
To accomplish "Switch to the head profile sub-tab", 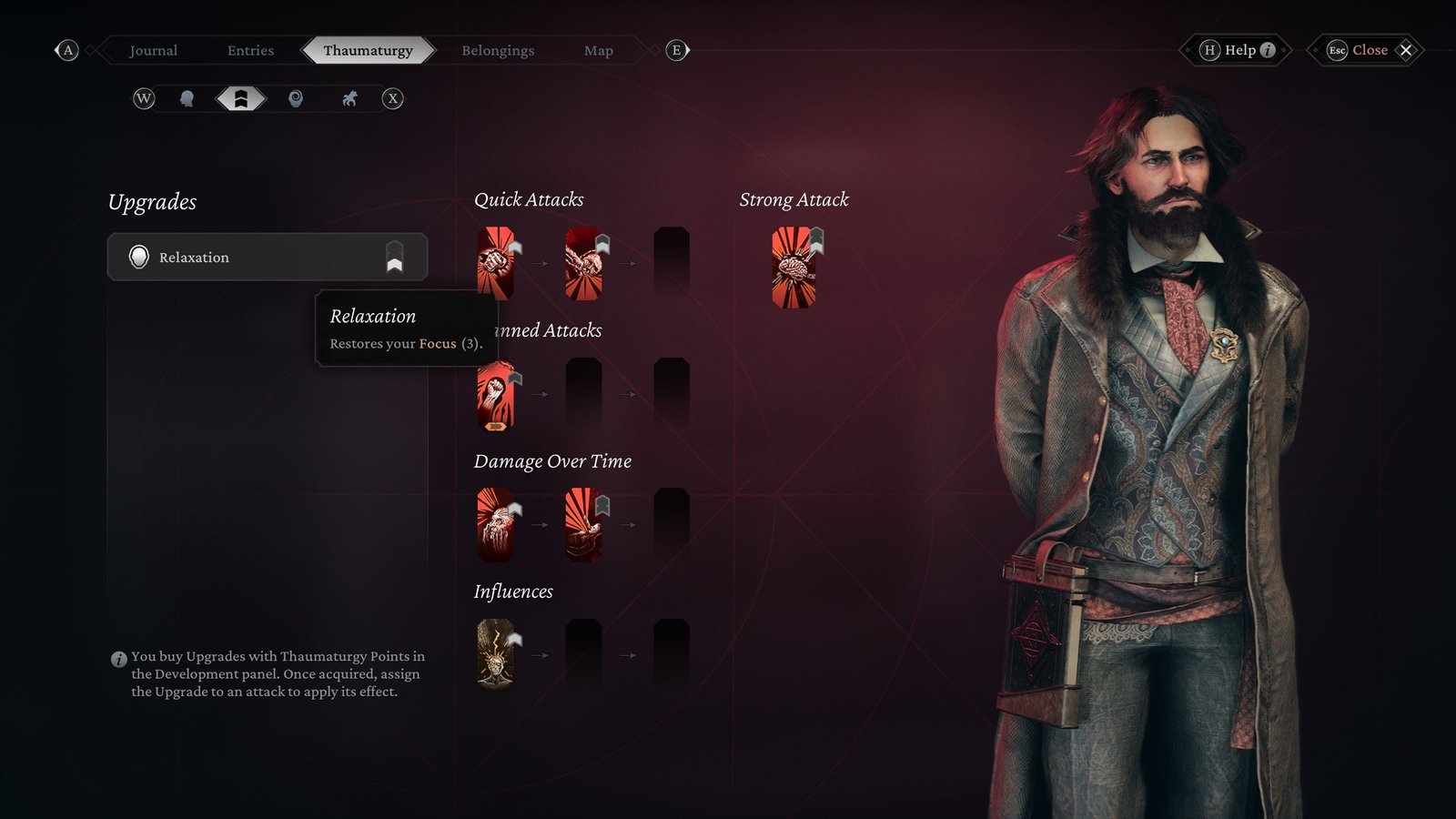I will pos(187,98).
